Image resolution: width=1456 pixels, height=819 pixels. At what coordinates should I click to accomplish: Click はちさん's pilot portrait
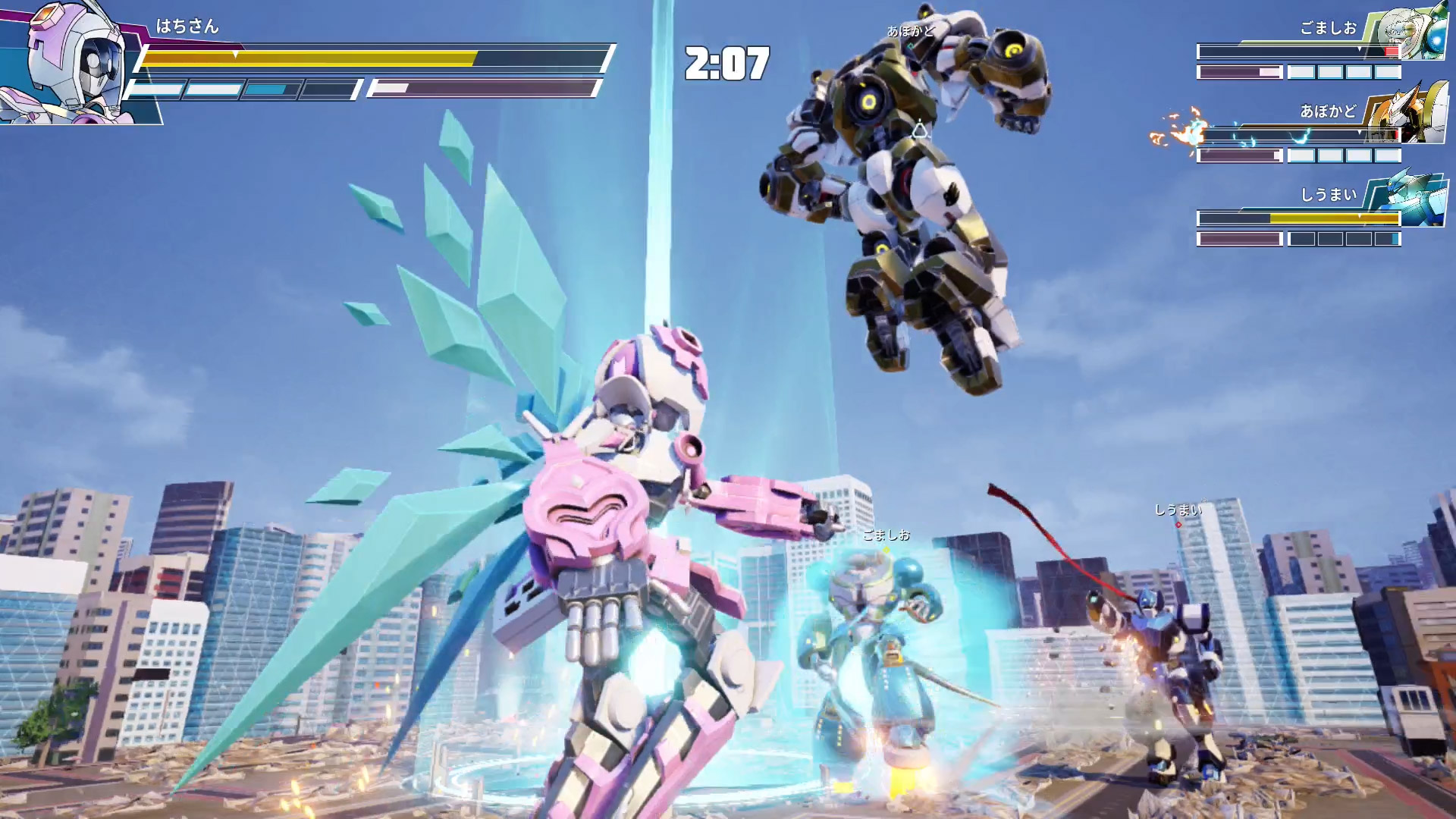tap(72, 62)
